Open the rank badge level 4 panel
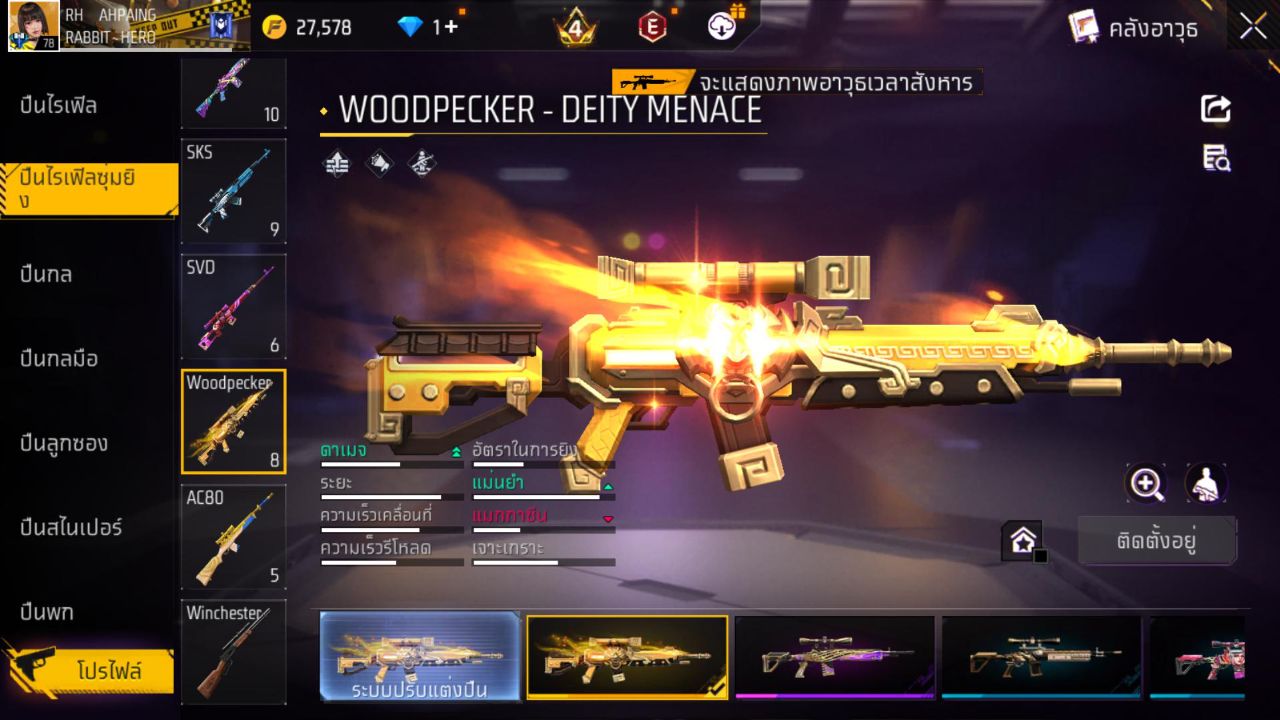 point(575,27)
